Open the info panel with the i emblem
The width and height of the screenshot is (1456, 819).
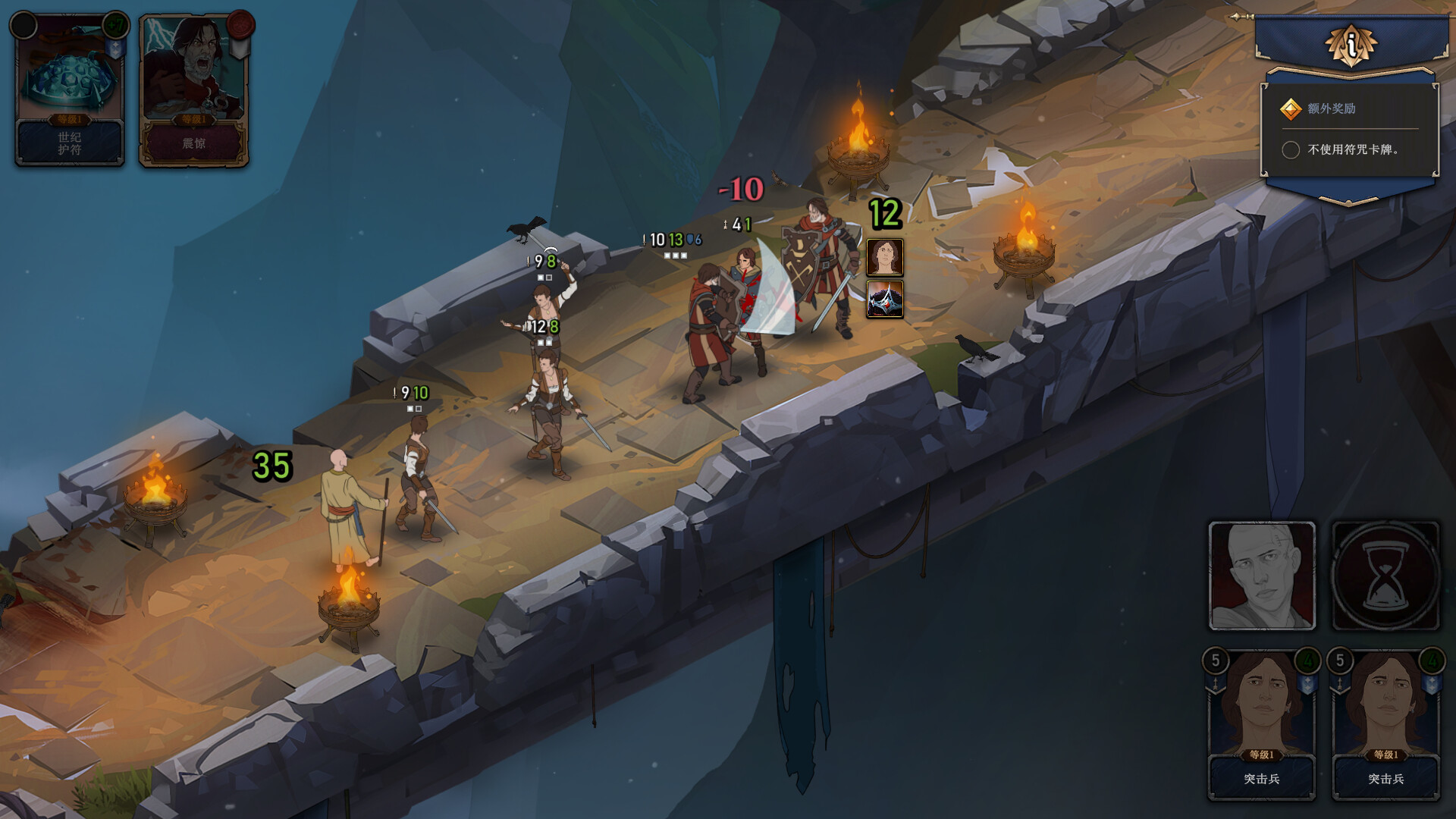pos(1351,45)
